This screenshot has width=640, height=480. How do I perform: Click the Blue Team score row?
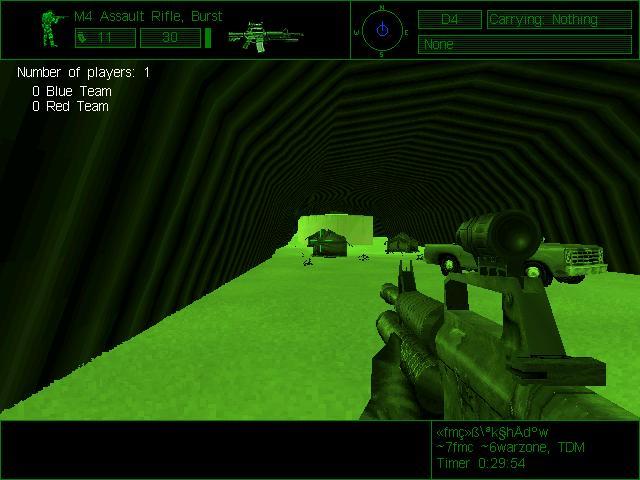(x=71, y=91)
